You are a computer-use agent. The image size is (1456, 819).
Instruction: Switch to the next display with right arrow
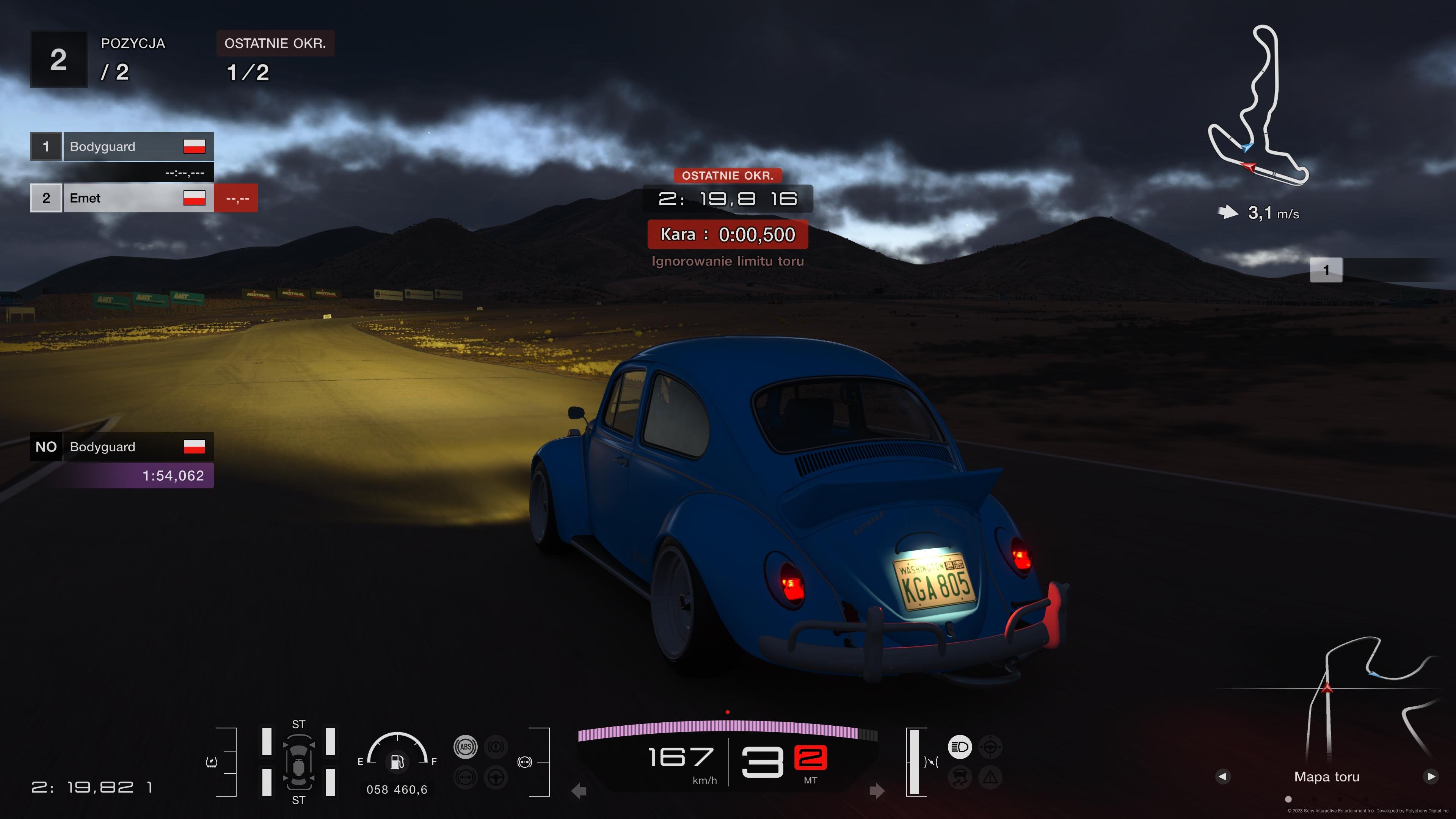click(1431, 776)
